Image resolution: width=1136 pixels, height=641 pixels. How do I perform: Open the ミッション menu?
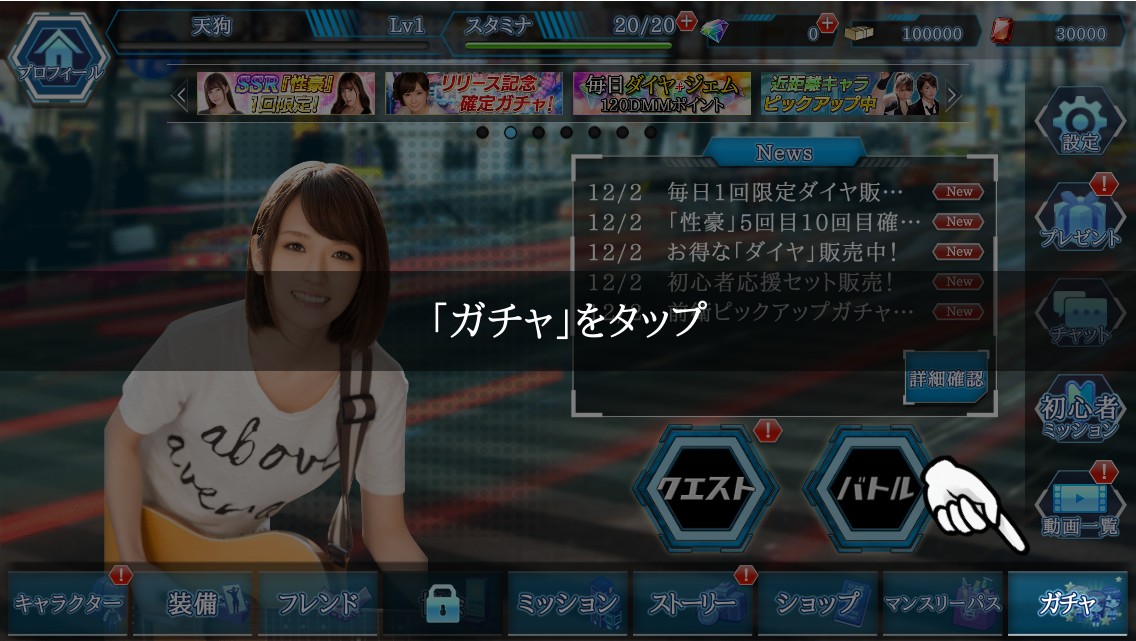[567, 603]
